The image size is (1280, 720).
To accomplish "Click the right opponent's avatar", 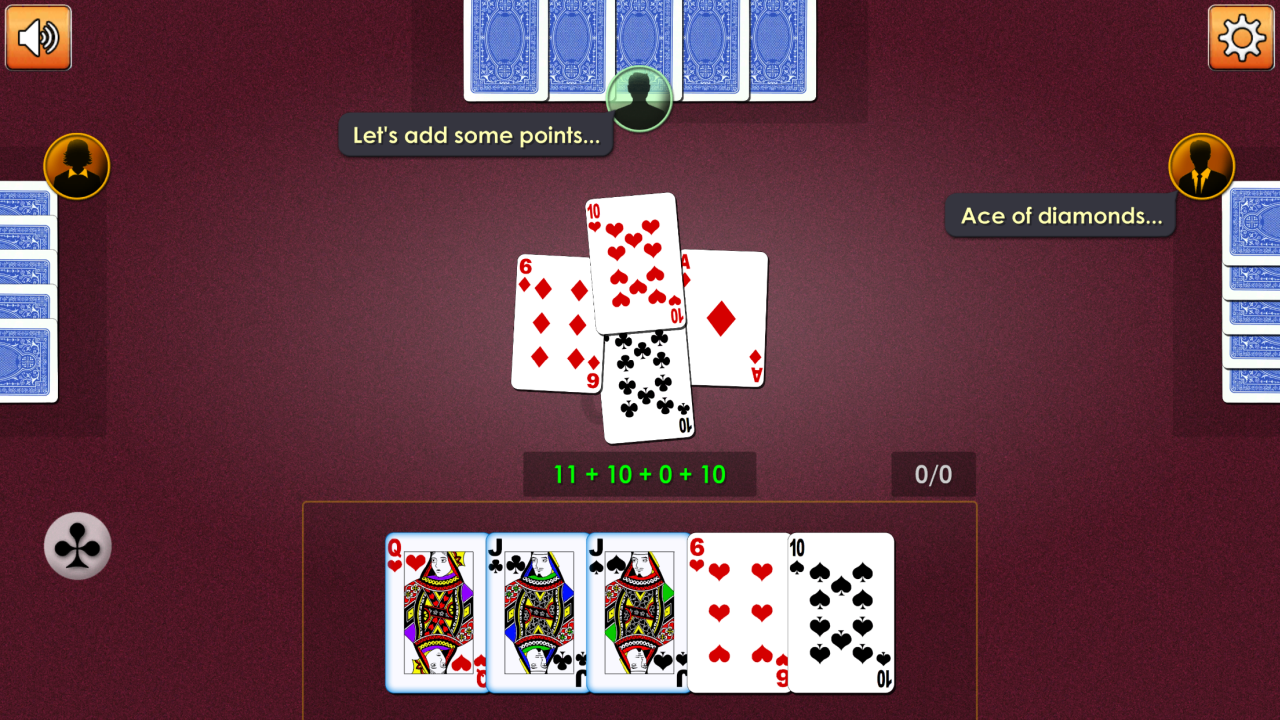I will point(1202,166).
